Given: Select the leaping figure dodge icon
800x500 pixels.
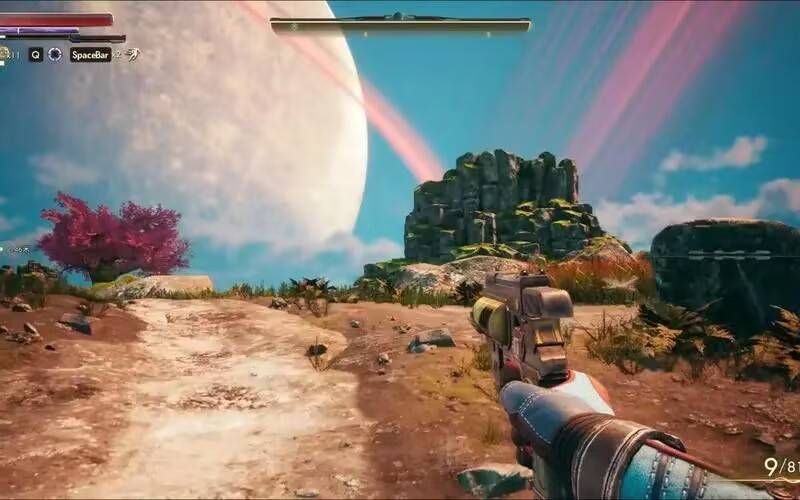Looking at the screenshot, I should (133, 54).
